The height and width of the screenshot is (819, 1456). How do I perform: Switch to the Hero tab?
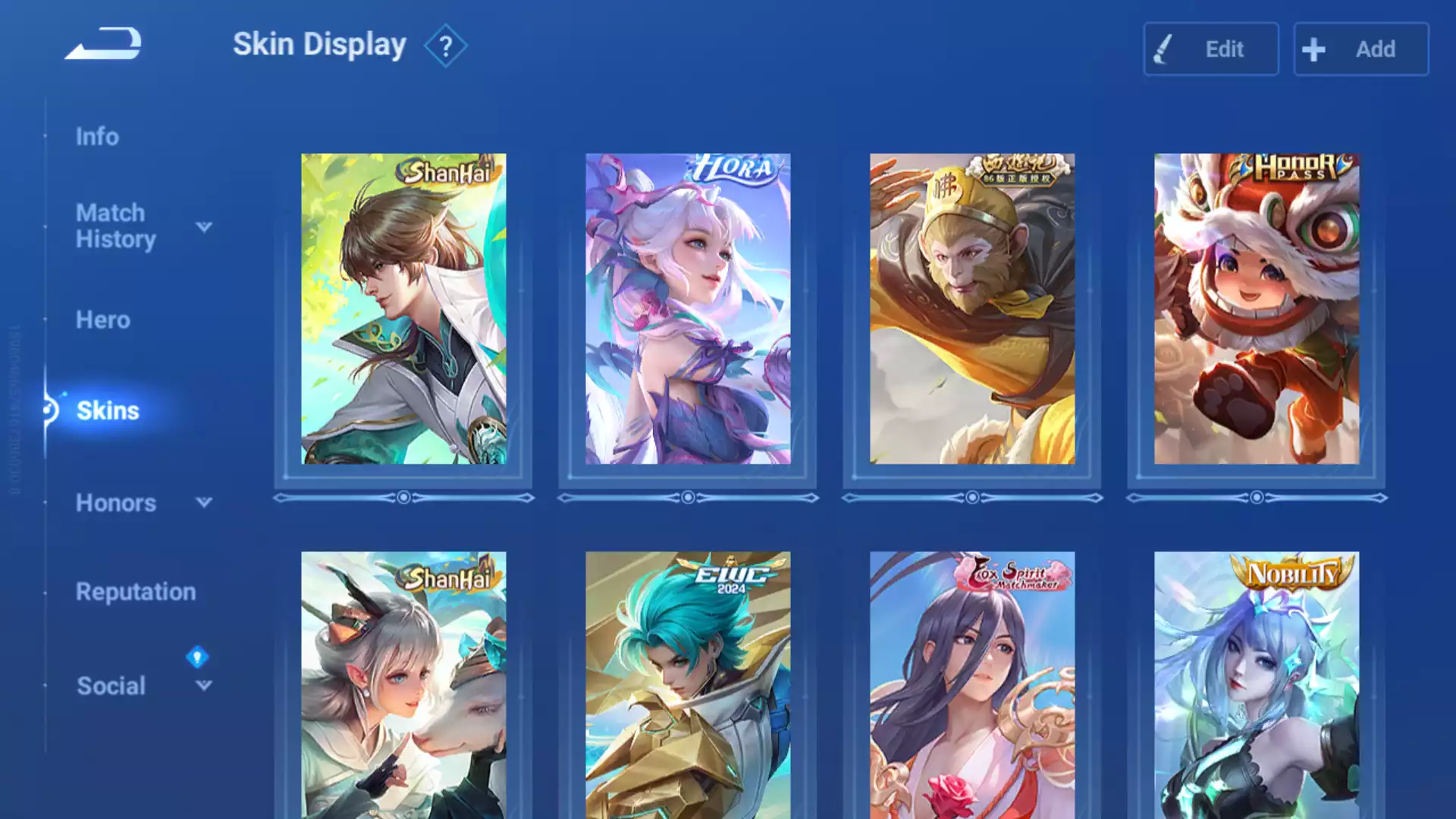pyautogui.click(x=103, y=320)
